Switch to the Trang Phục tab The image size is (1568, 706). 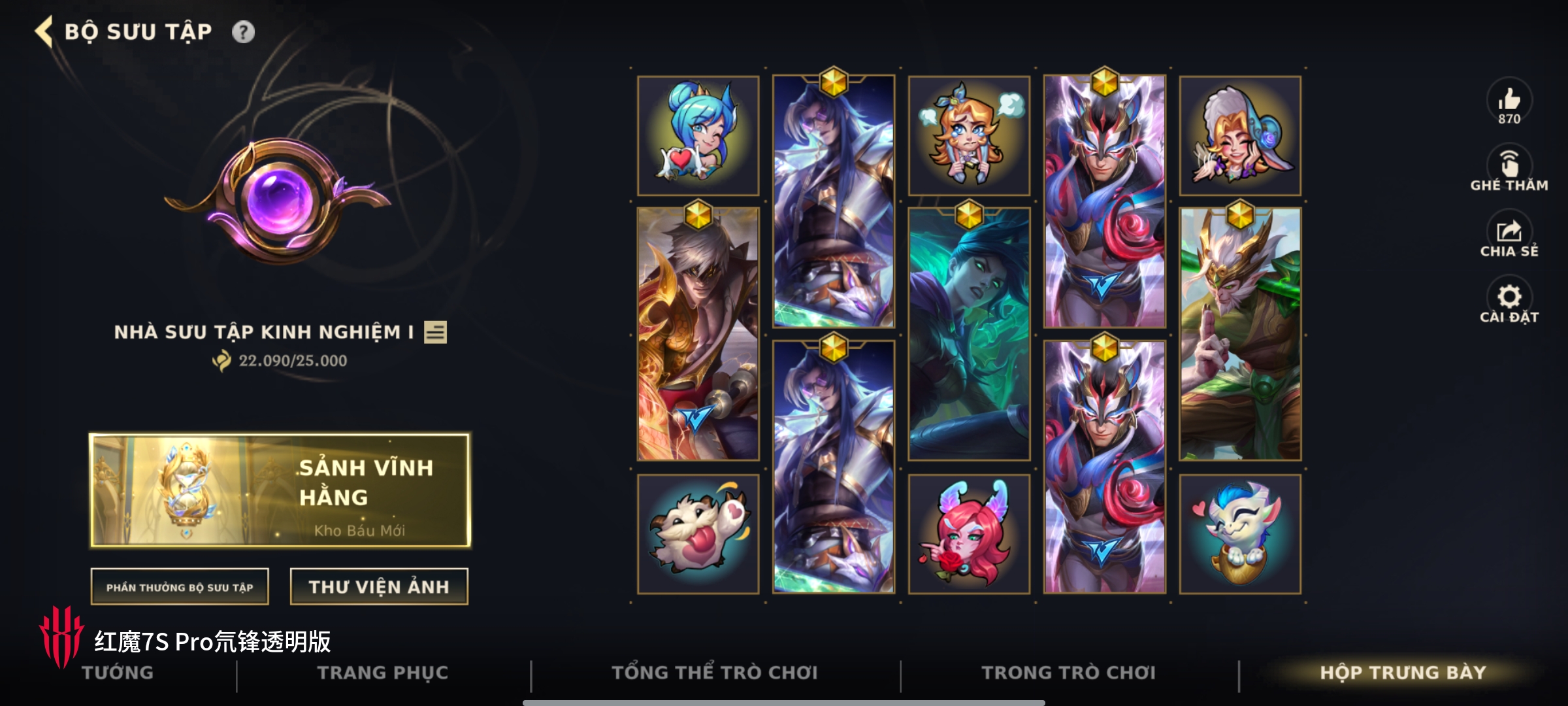coord(383,673)
